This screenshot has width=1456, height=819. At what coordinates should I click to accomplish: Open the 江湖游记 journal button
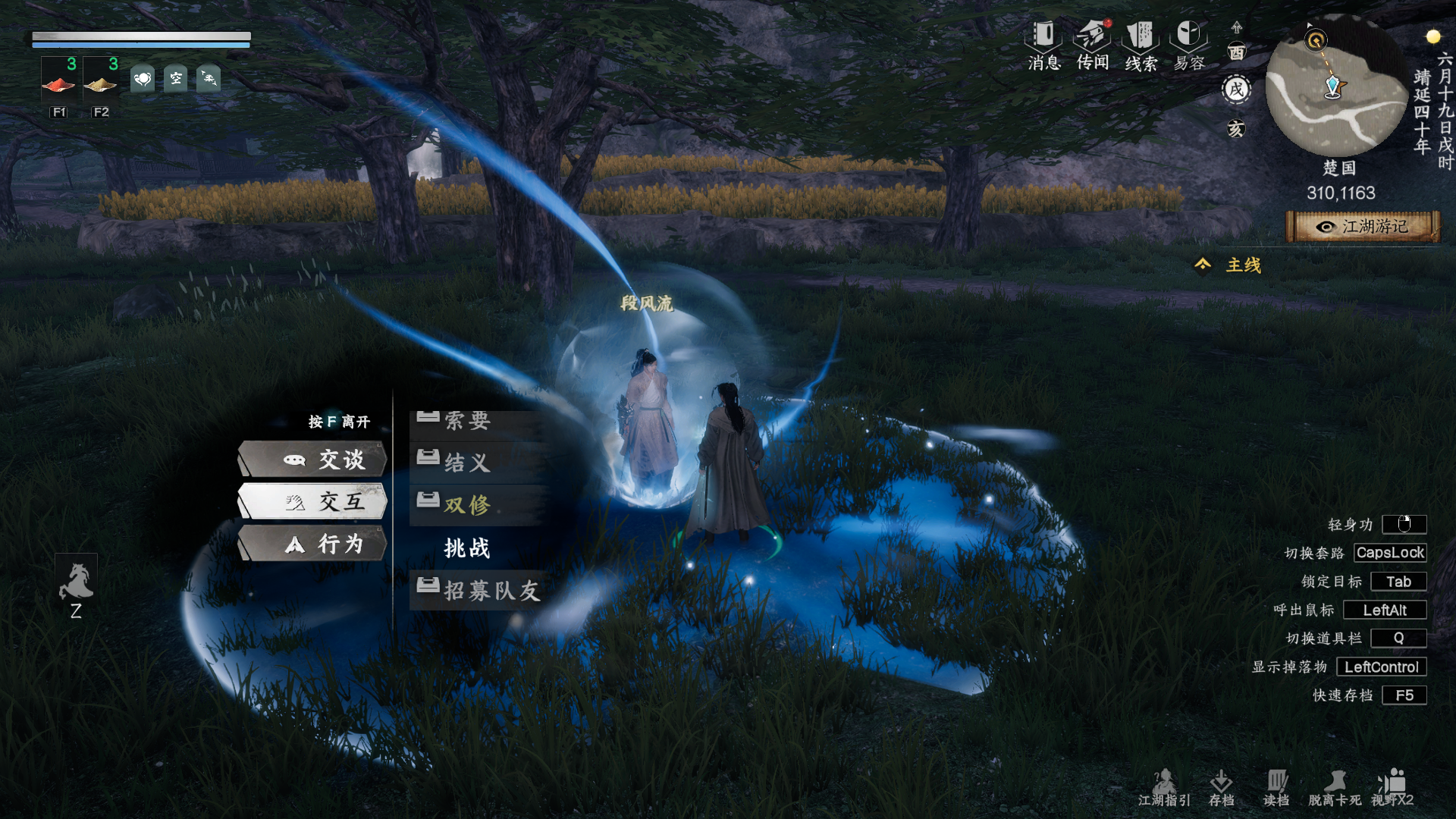coord(1363,227)
